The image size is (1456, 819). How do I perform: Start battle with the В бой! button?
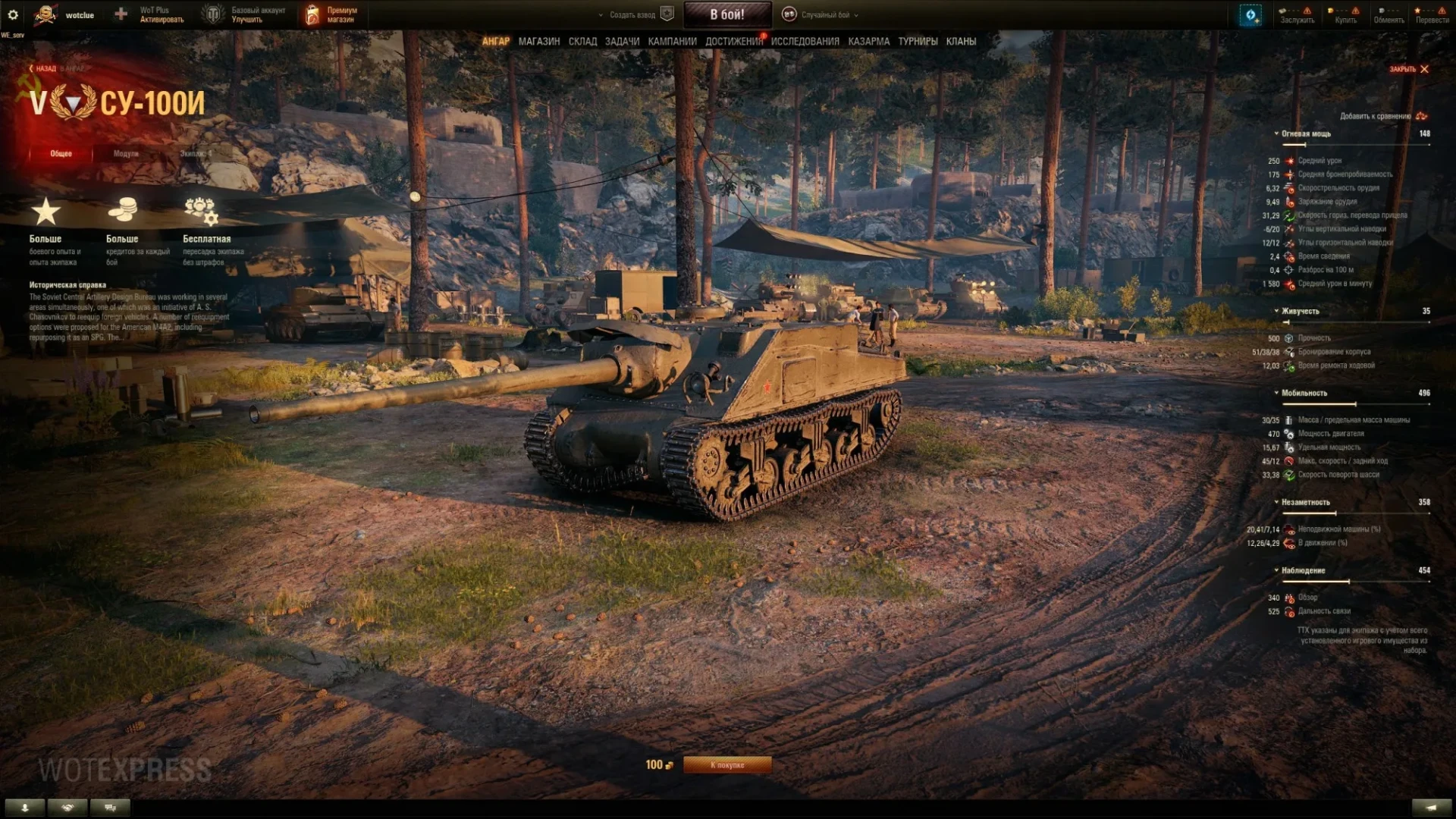[727, 14]
